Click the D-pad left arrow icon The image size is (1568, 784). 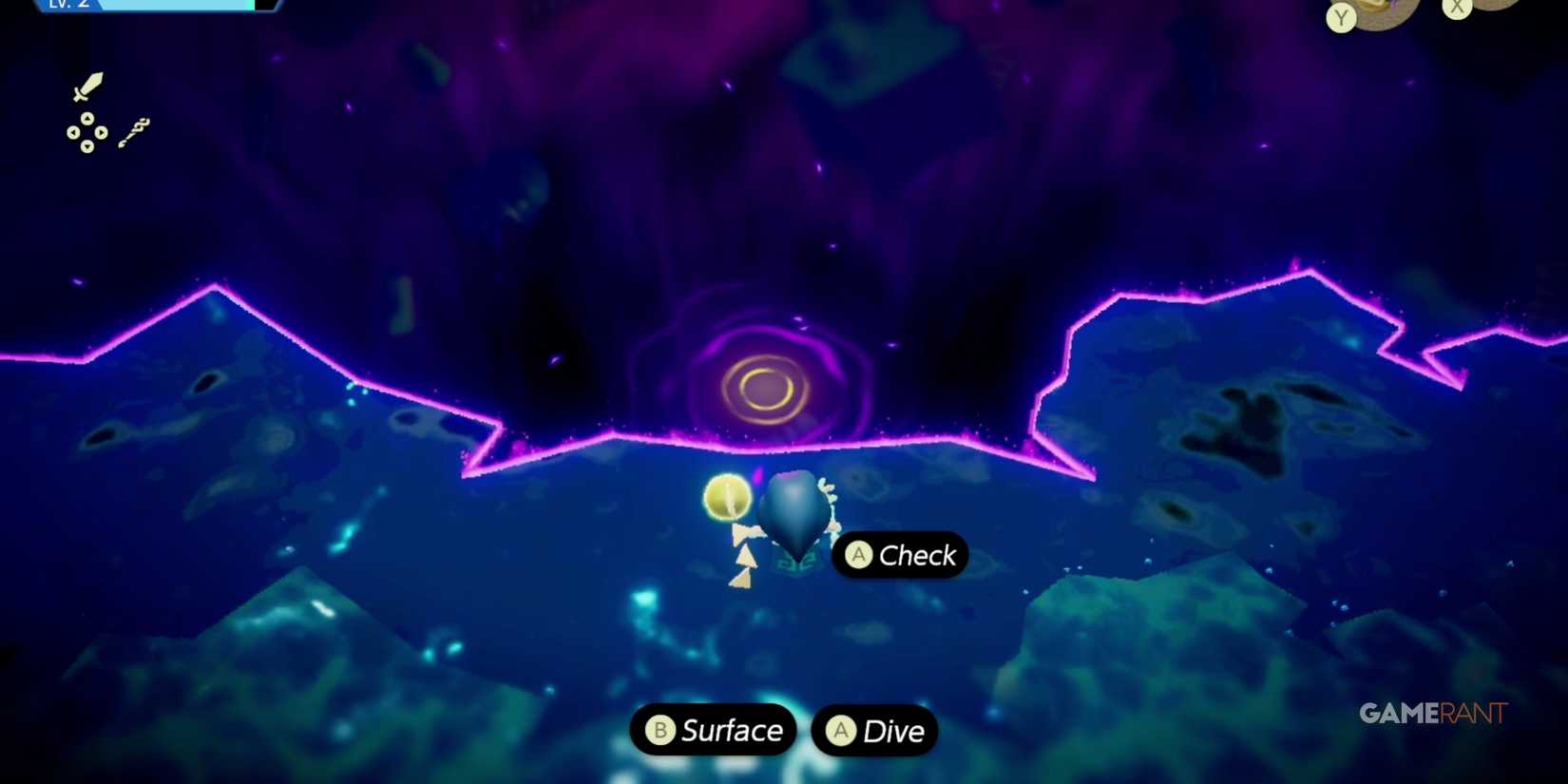pos(73,132)
